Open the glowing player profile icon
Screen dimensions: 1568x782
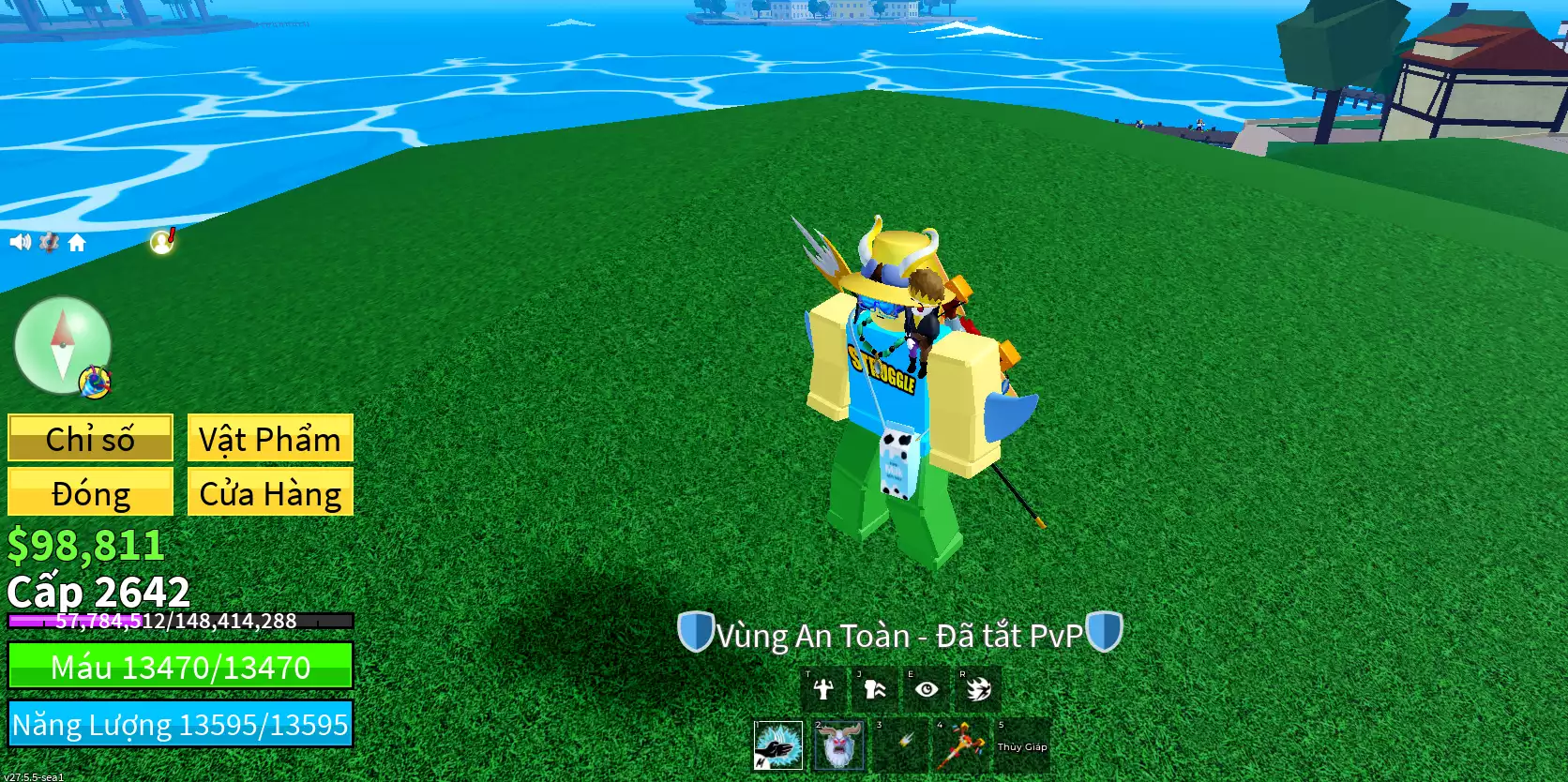click(x=162, y=242)
